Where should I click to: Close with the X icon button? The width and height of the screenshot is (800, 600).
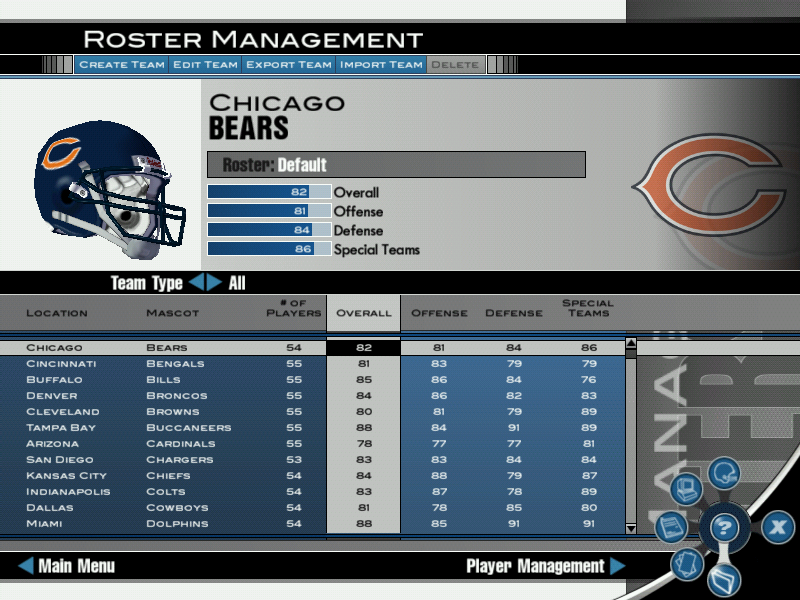pyautogui.click(x=778, y=527)
